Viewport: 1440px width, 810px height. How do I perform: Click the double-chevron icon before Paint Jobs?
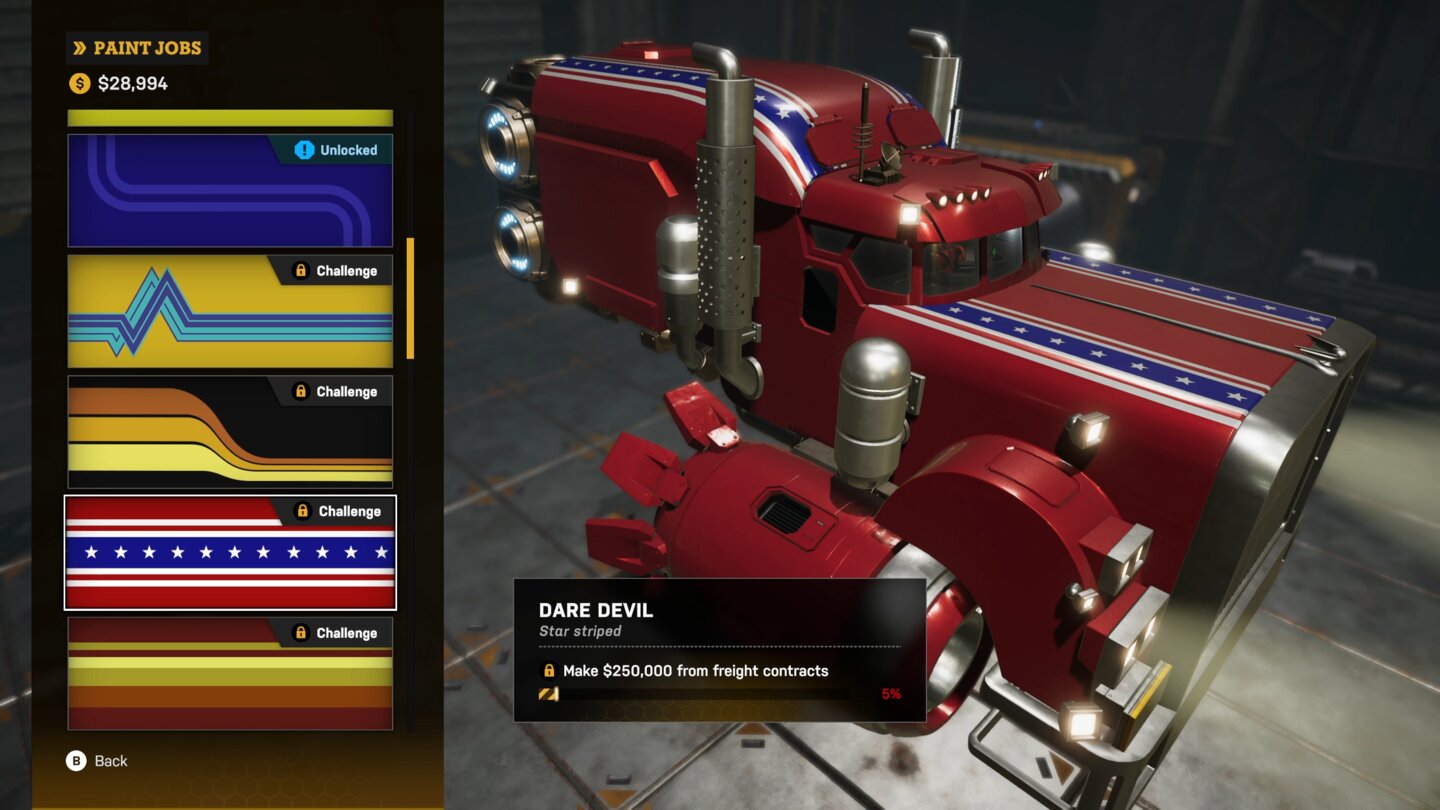tap(78, 47)
